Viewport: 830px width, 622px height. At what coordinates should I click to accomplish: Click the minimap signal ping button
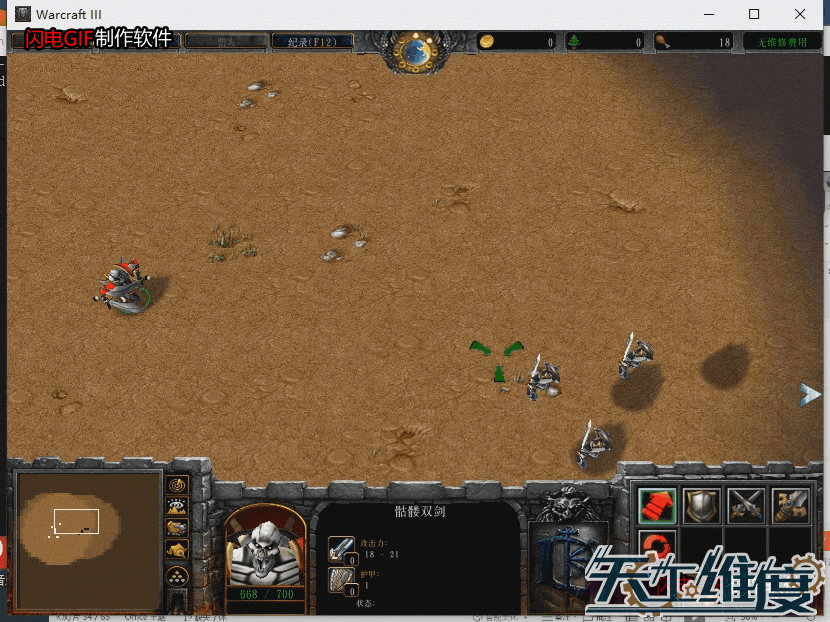[x=178, y=484]
